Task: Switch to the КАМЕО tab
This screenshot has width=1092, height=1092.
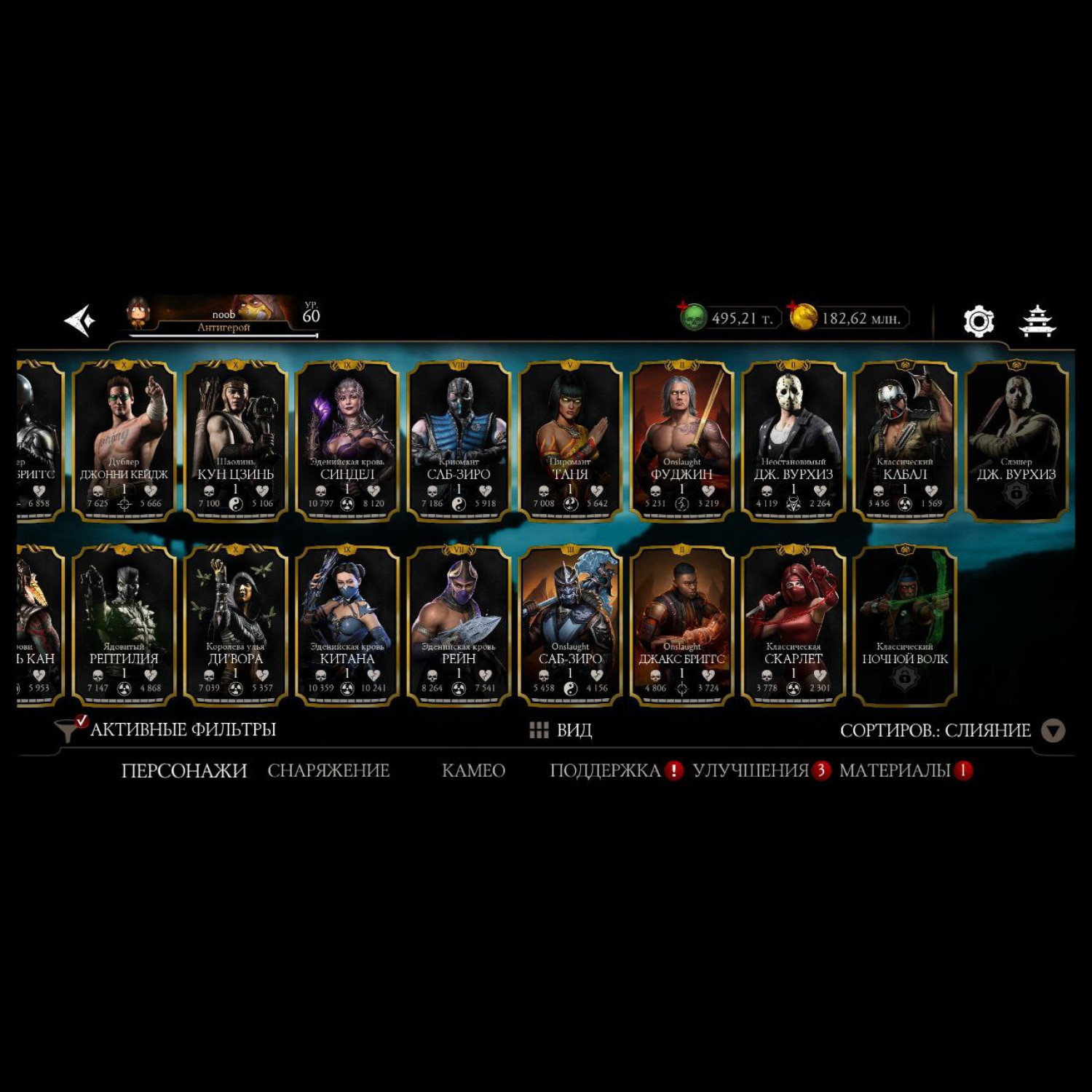Action: 473,770
